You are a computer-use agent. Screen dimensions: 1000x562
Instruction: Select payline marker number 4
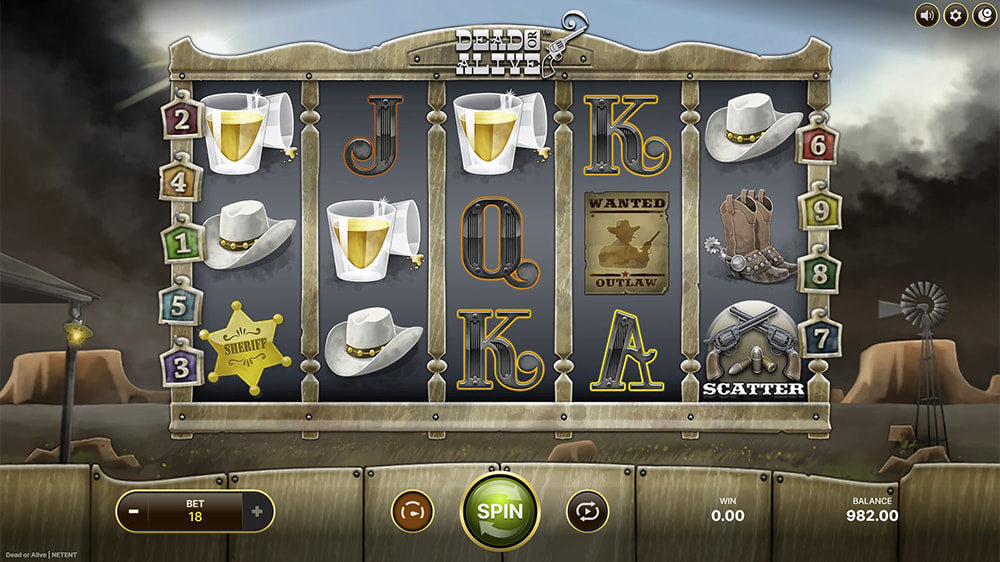181,182
